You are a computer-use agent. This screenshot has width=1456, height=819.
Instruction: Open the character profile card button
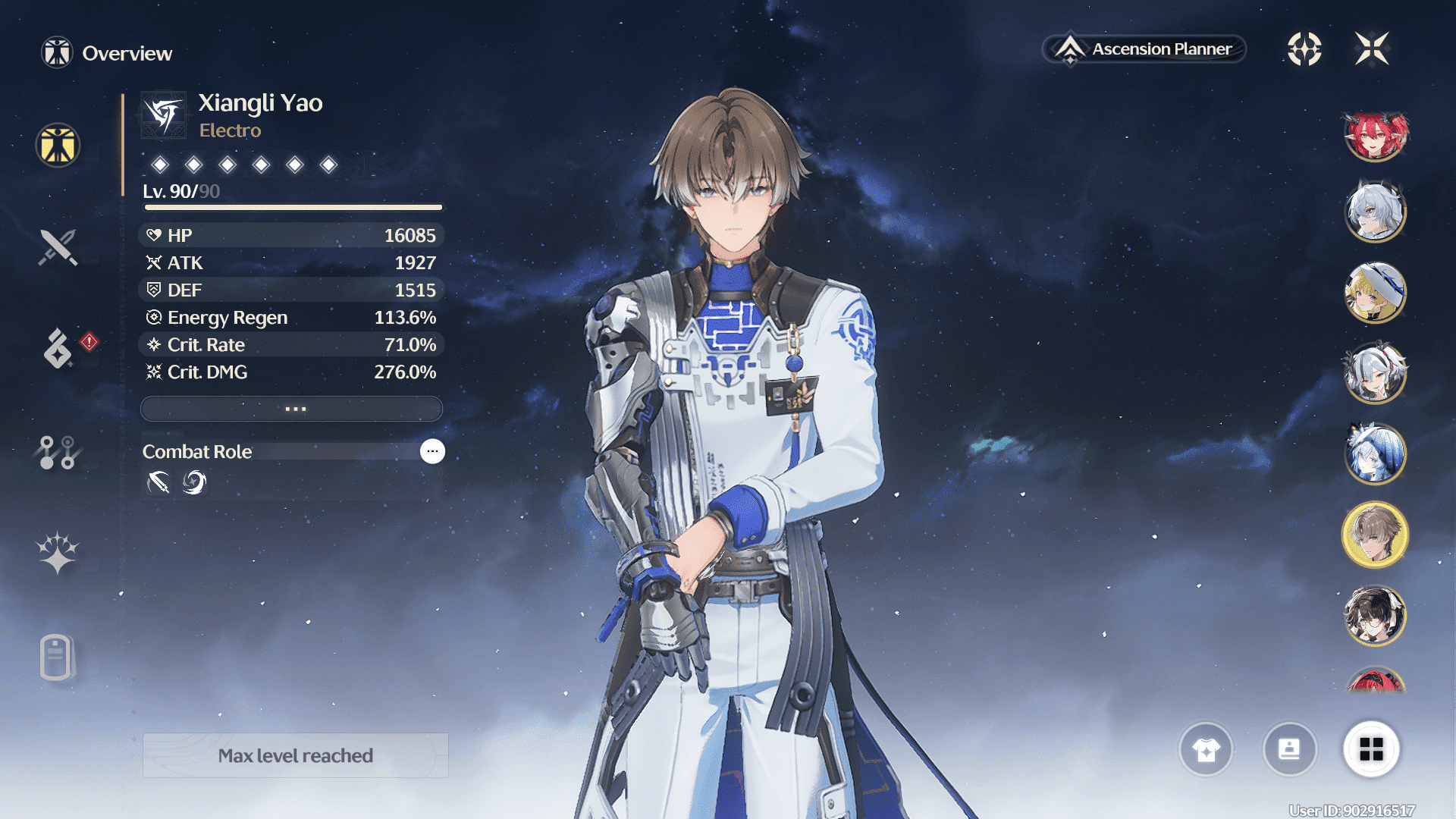pyautogui.click(x=1289, y=750)
